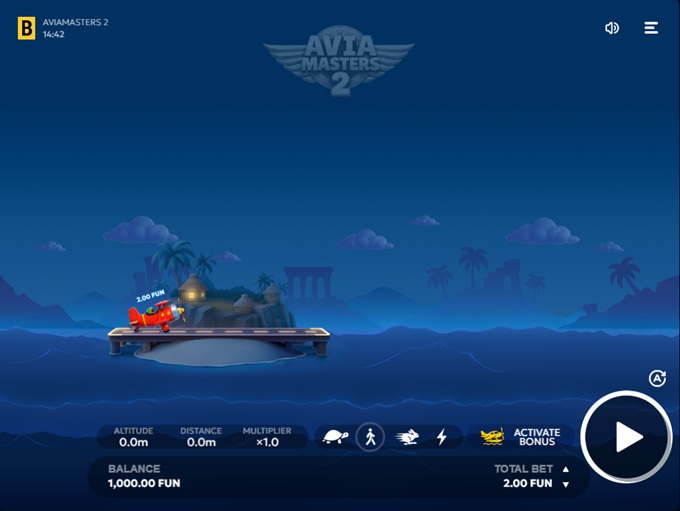This screenshot has height=511, width=680.
Task: Start the flight with the play button
Action: click(627, 438)
